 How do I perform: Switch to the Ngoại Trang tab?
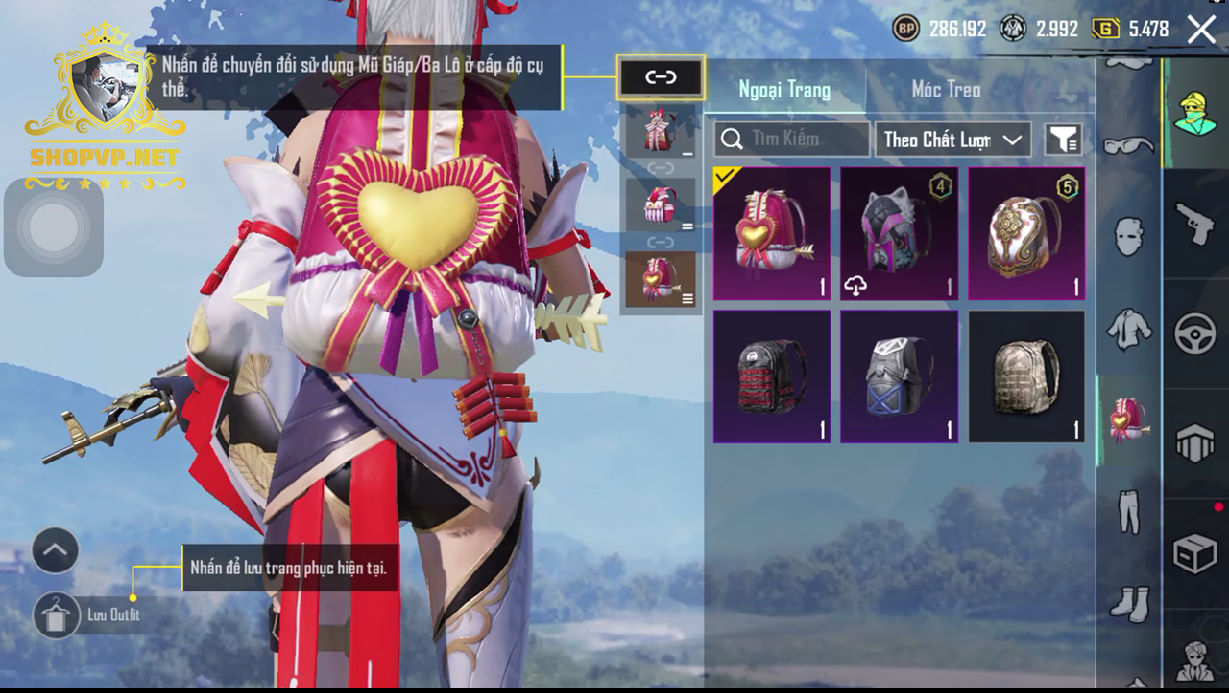(784, 90)
